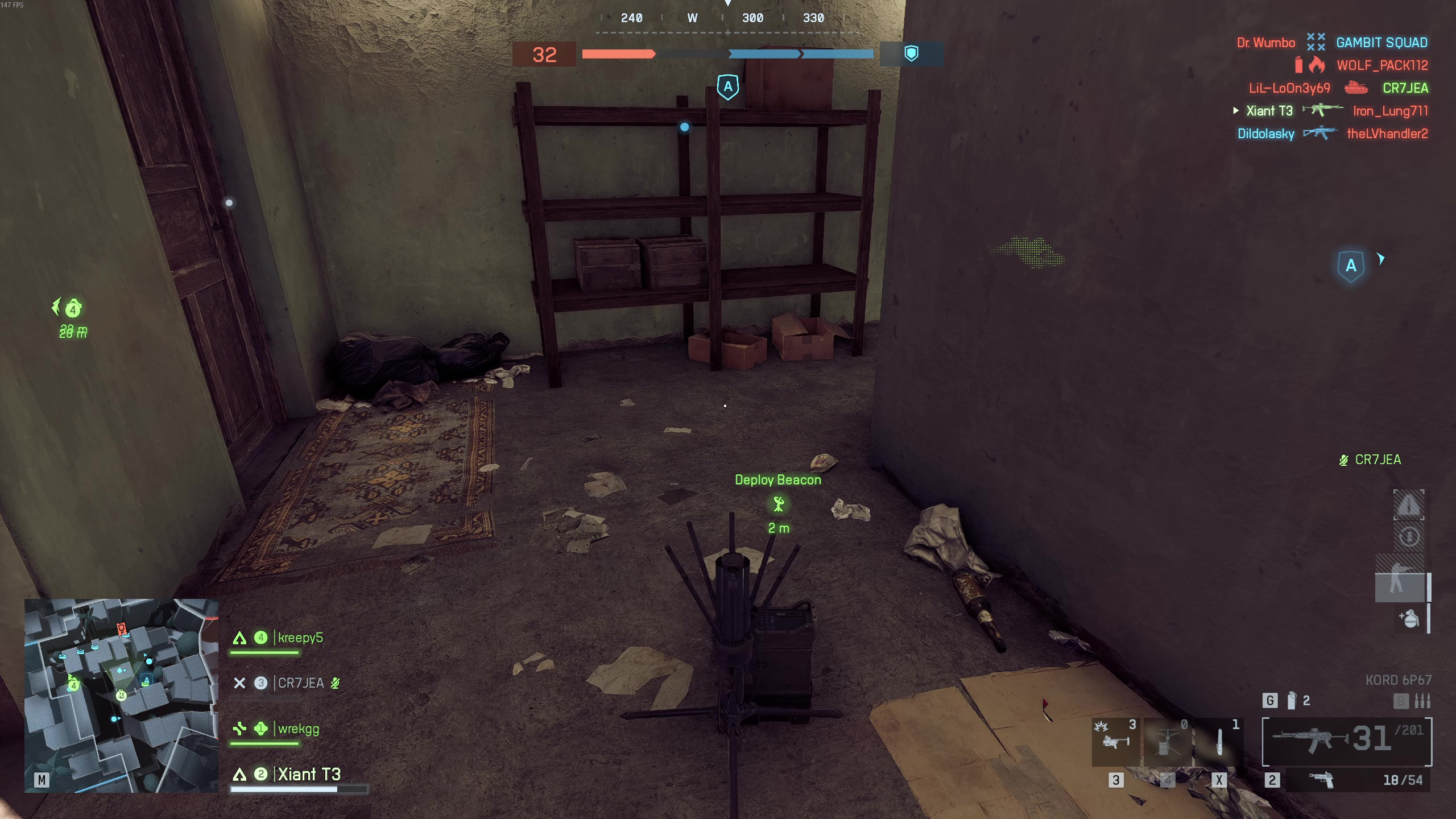This screenshot has height=819, width=1456.
Task: Click the defending shield icon beside the score bar
Action: coord(911,54)
